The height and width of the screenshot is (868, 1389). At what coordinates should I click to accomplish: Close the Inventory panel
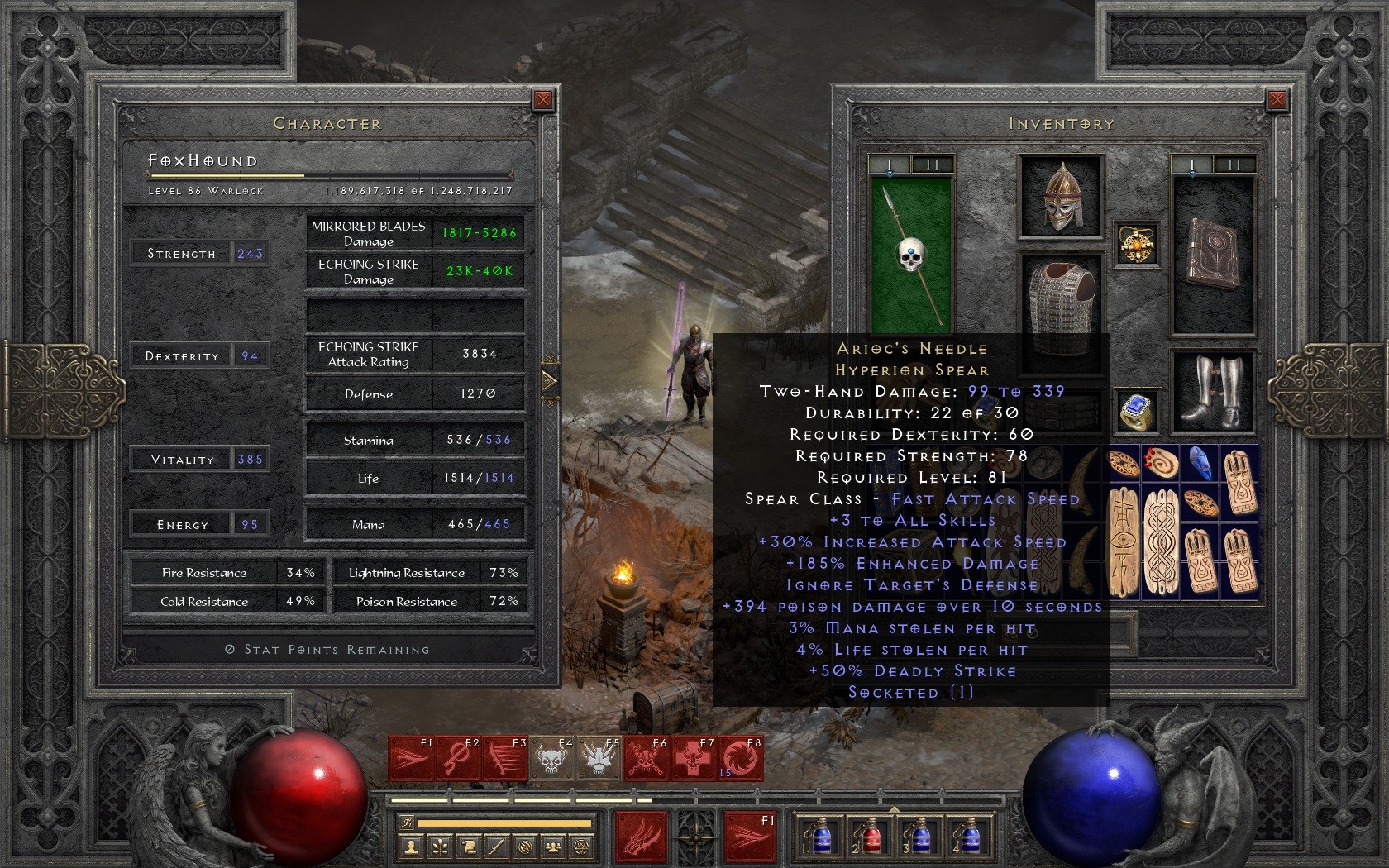pyautogui.click(x=1277, y=100)
